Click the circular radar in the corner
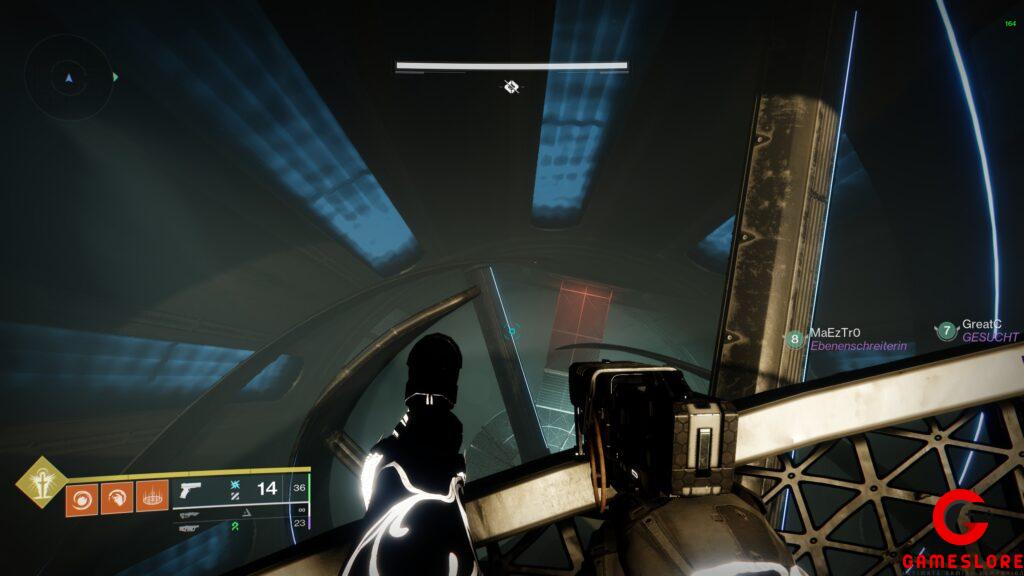This screenshot has height=576, width=1024. (x=67, y=76)
